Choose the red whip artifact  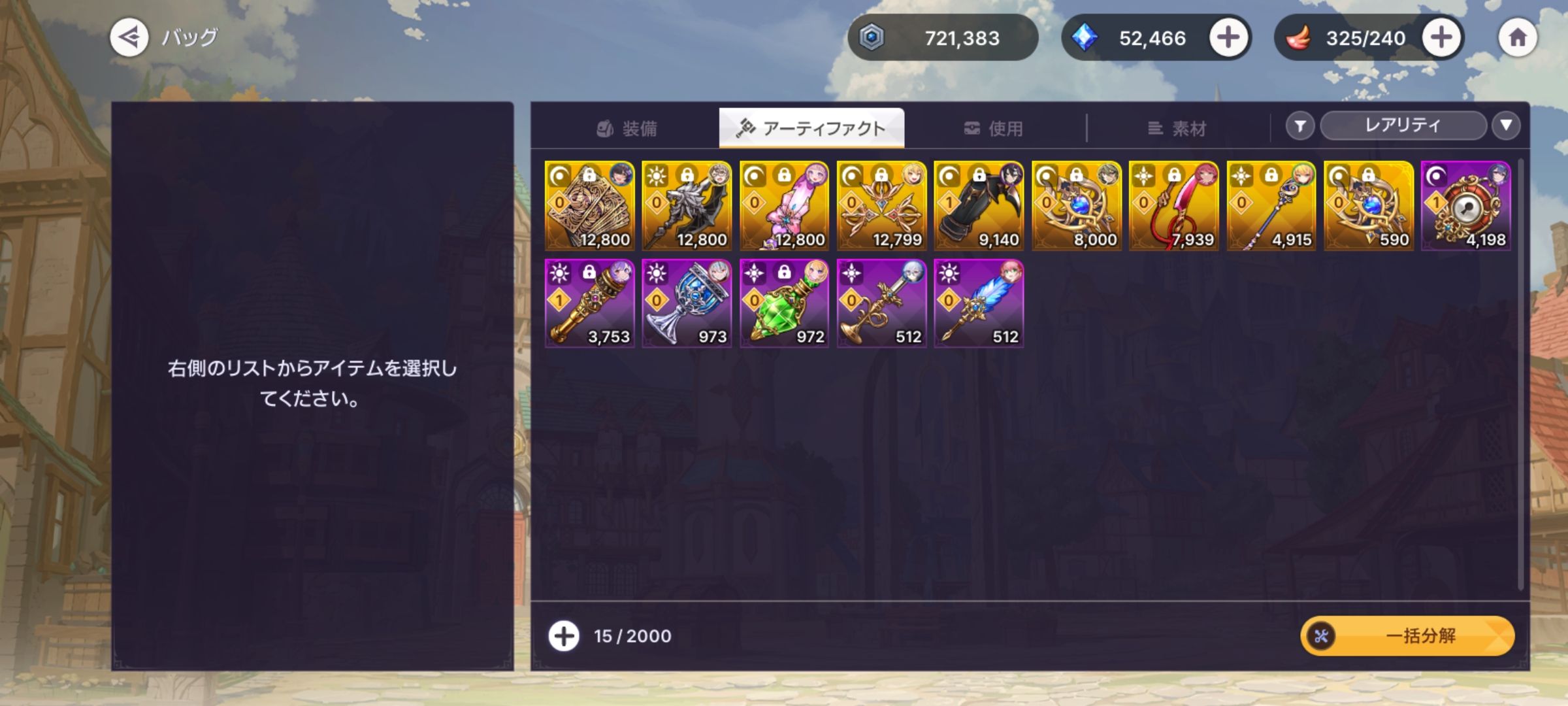[1173, 206]
